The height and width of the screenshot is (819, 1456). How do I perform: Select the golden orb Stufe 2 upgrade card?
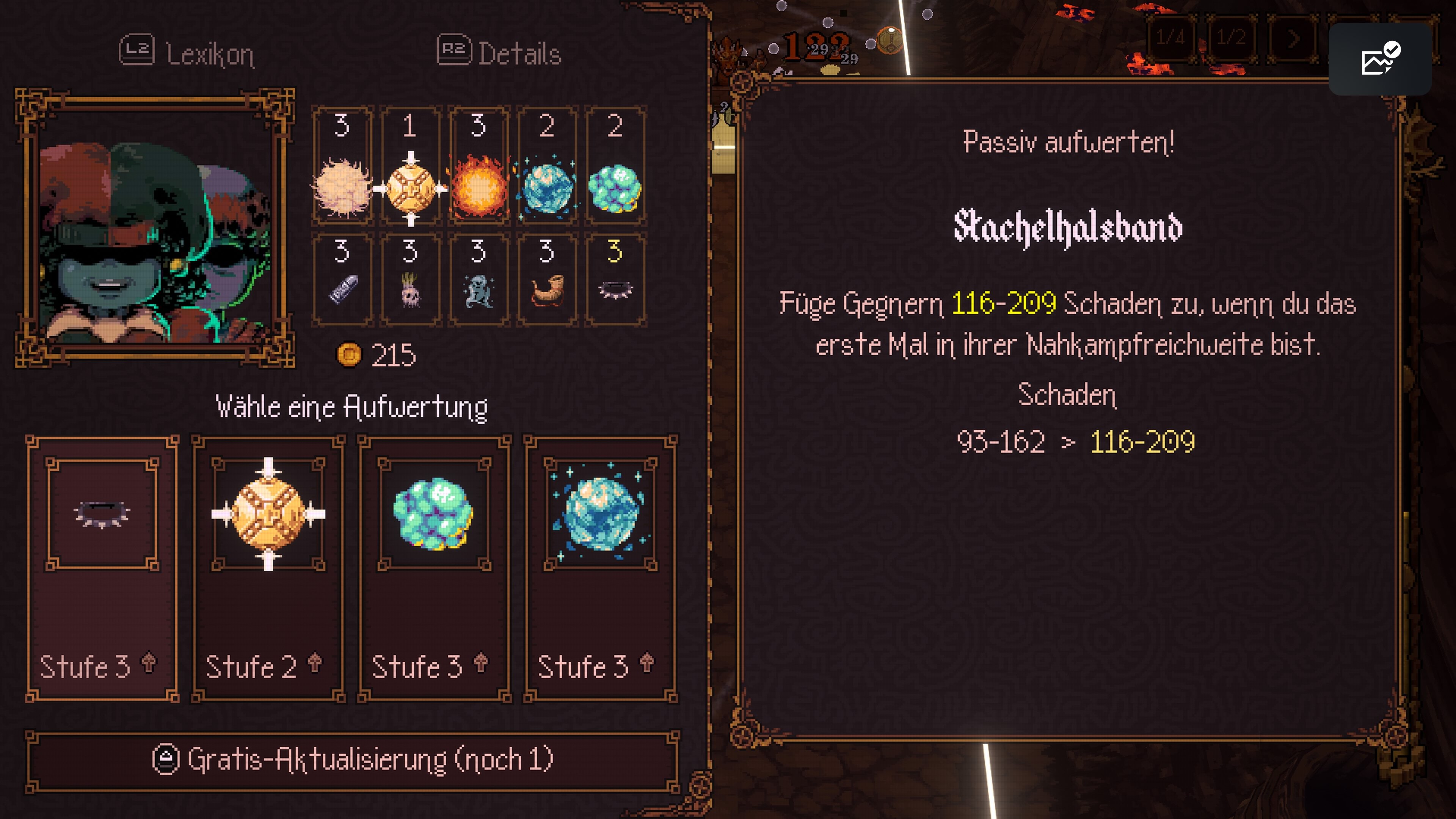point(268,568)
